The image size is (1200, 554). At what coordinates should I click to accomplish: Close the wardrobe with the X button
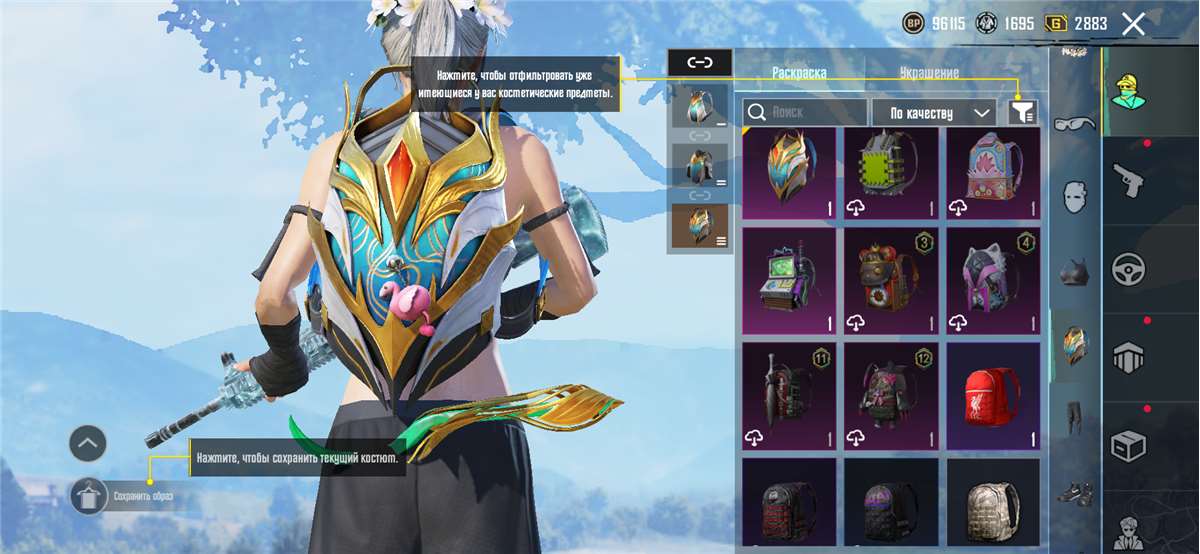1133,24
